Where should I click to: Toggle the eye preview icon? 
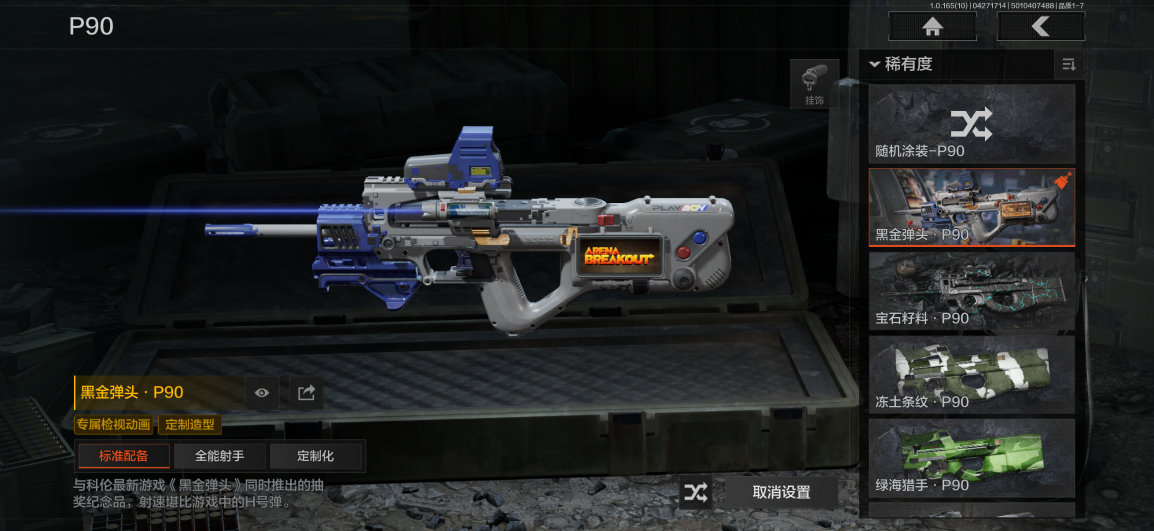click(262, 393)
